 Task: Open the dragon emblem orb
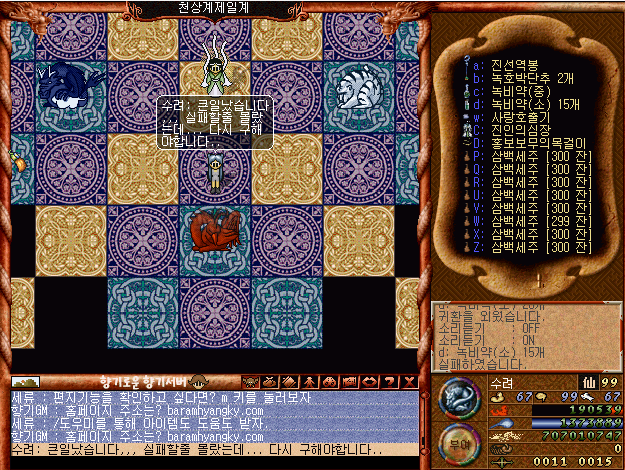click(459, 397)
